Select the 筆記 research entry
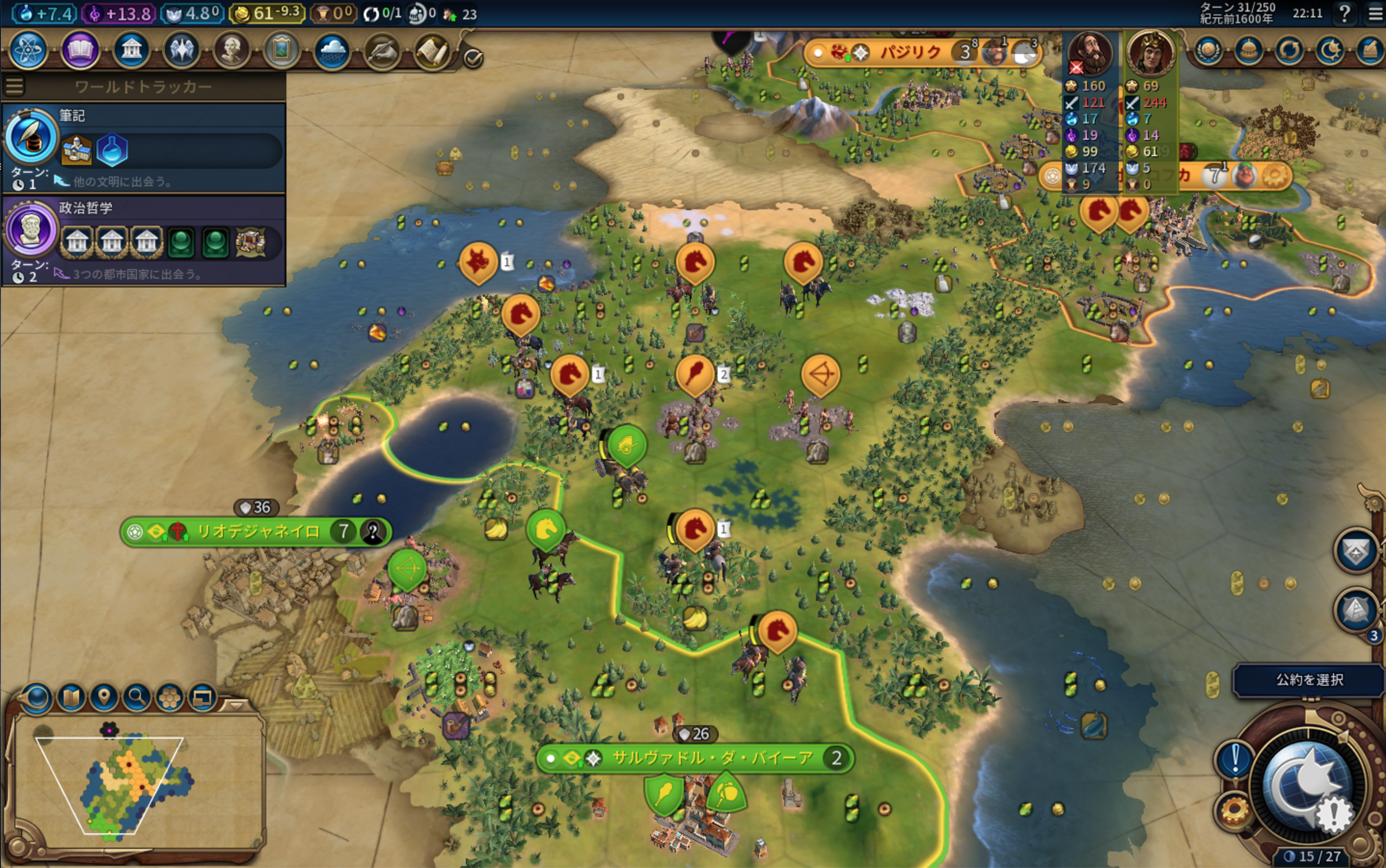Viewport: 1386px width, 868px height. click(144, 148)
